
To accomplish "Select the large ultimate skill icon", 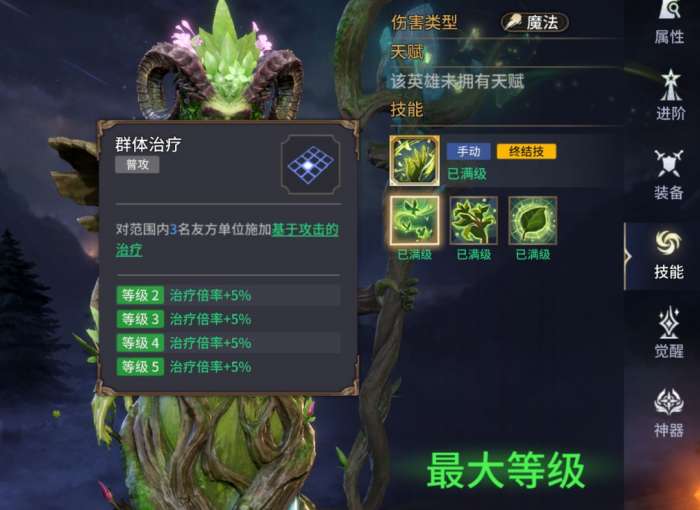I will tap(414, 161).
